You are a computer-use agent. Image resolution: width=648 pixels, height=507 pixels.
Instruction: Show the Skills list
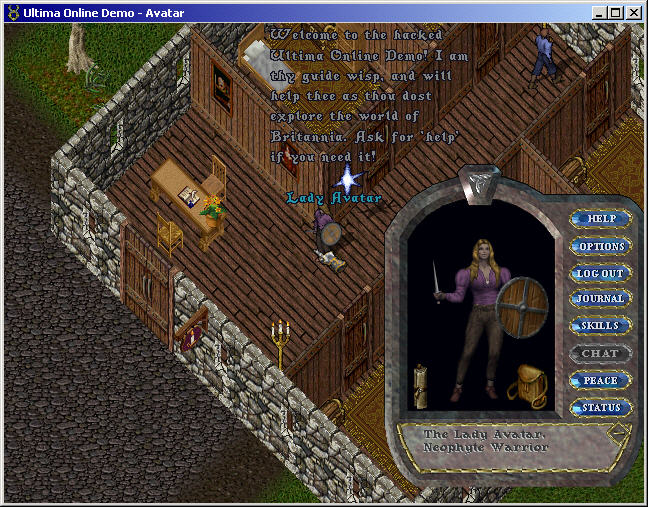click(x=600, y=326)
